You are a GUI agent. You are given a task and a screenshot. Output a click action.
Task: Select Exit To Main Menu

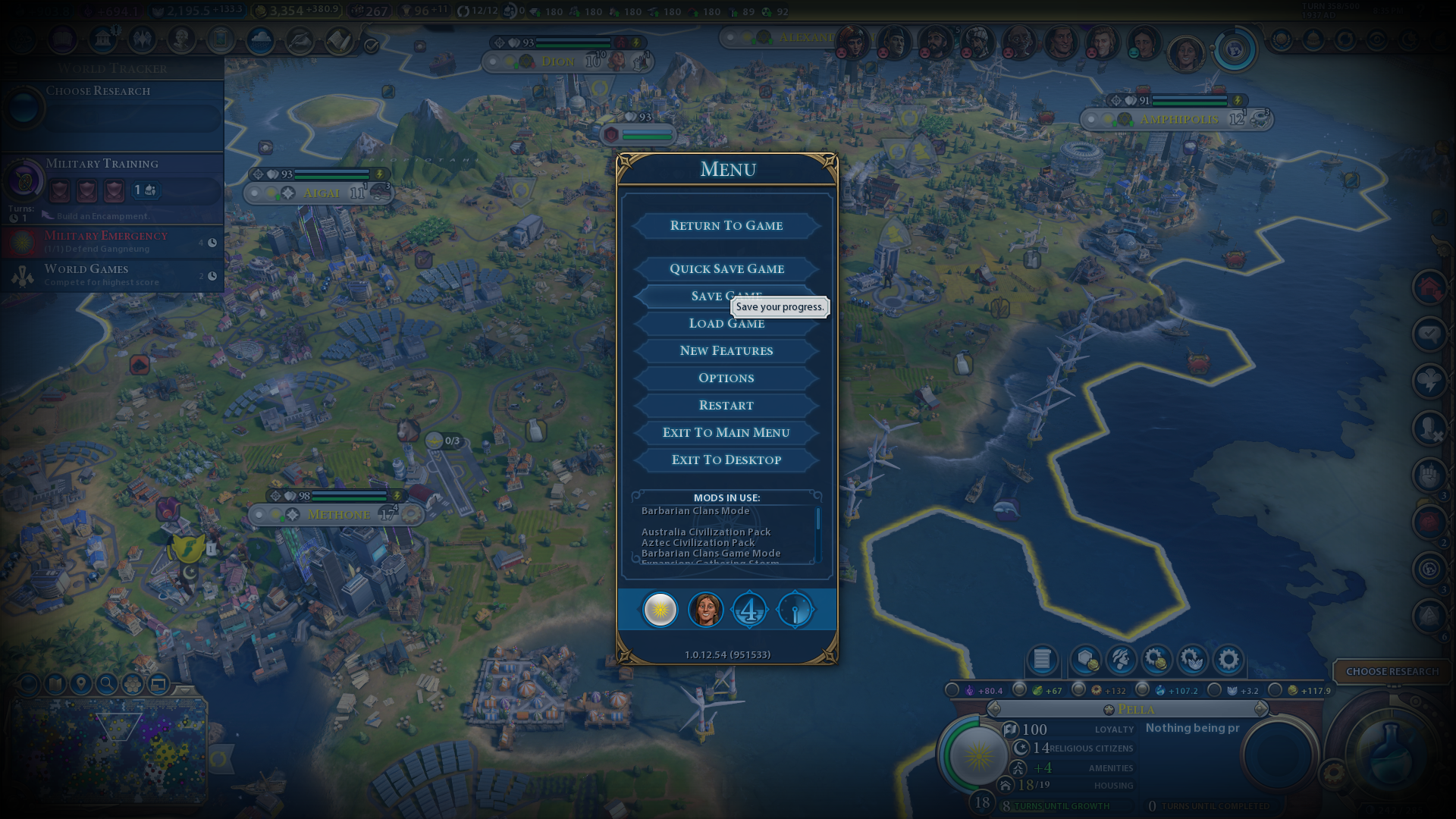tap(726, 432)
